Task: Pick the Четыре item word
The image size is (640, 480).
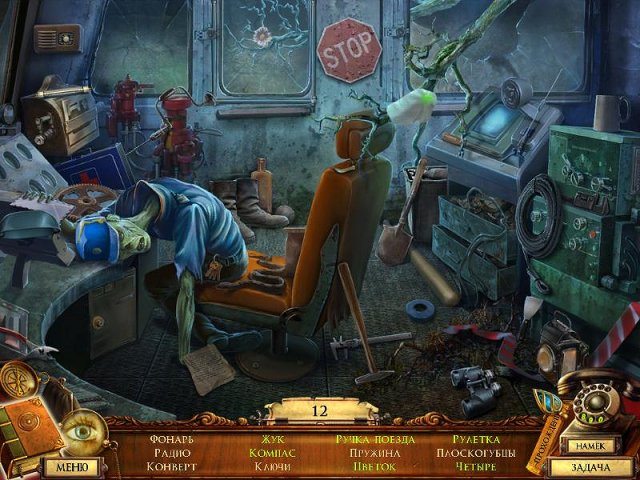Action: [475, 467]
